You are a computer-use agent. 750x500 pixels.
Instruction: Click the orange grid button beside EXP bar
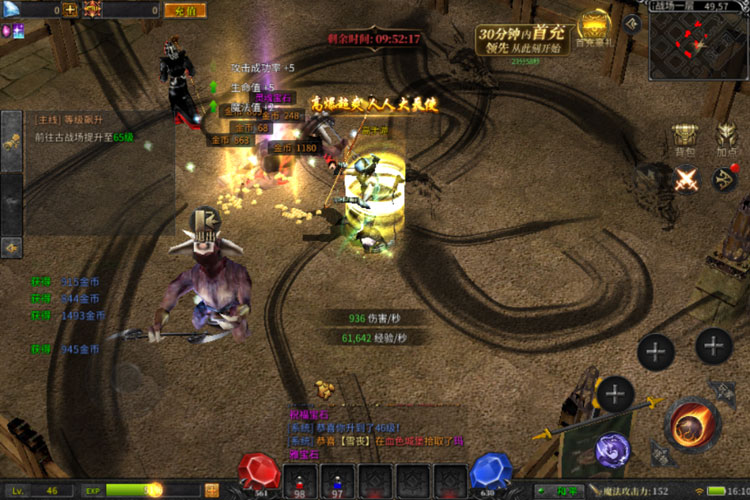point(212,490)
